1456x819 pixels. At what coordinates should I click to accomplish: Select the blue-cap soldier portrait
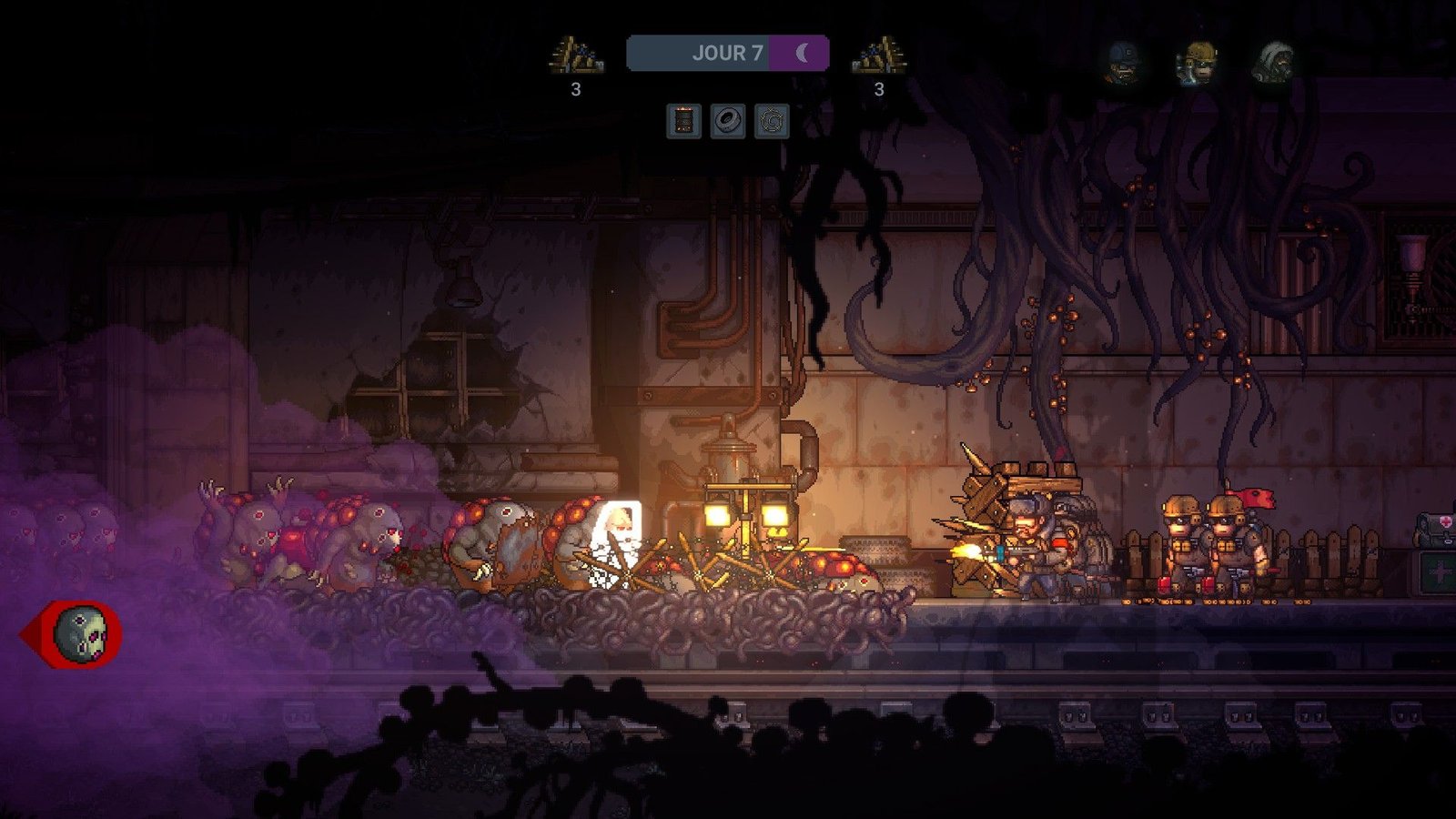(x=1121, y=62)
